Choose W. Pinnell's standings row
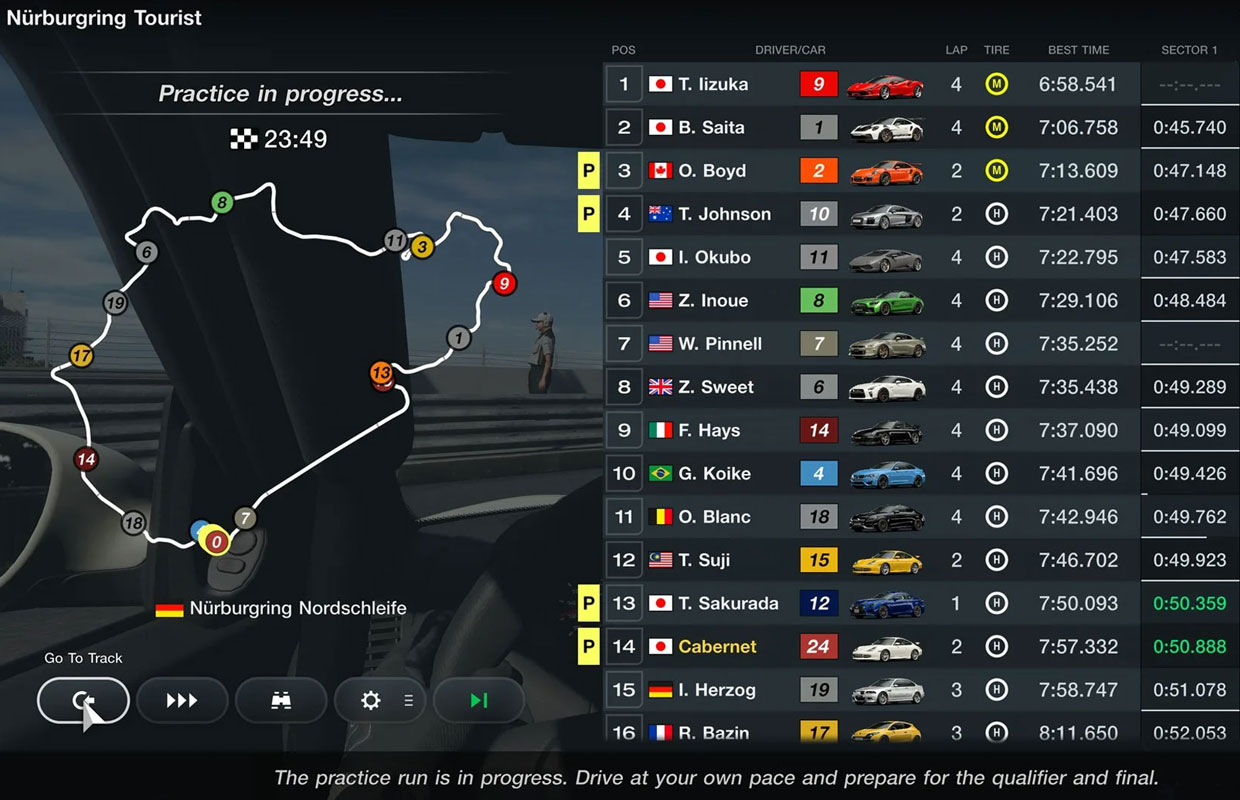1240x800 pixels. point(870,344)
